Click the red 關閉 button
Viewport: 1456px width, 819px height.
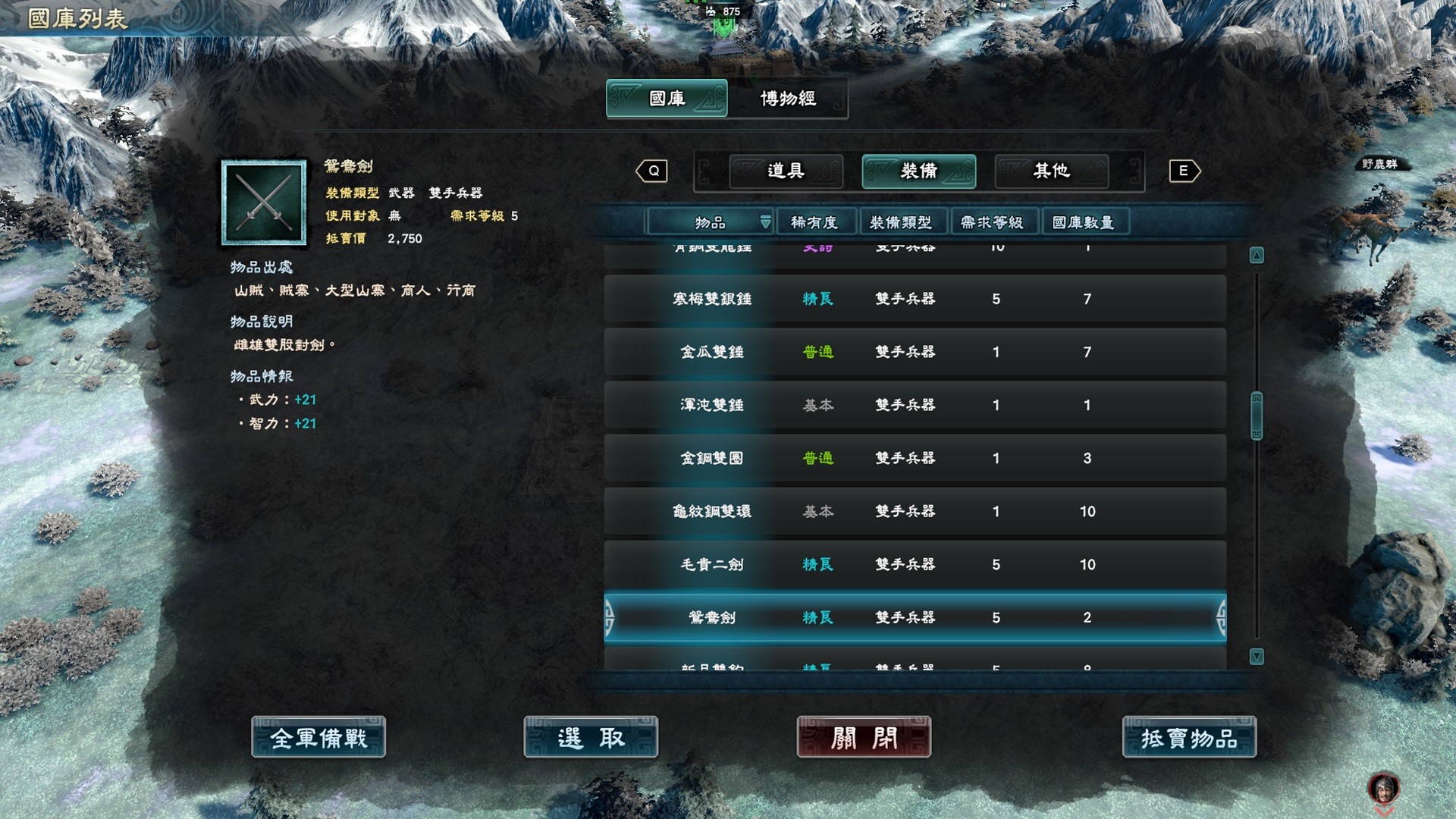click(x=861, y=737)
